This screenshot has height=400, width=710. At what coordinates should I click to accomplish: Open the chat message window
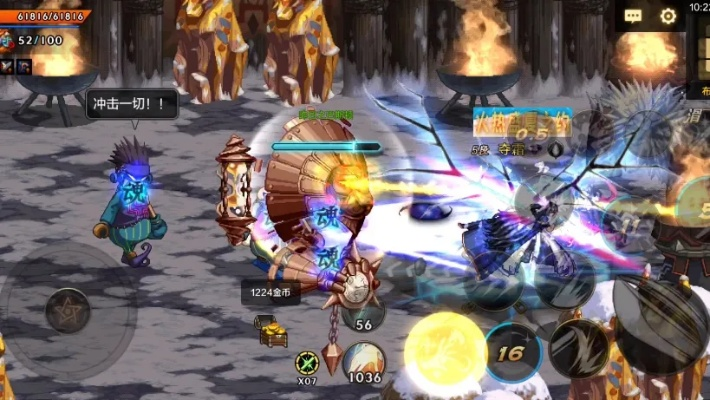633,16
